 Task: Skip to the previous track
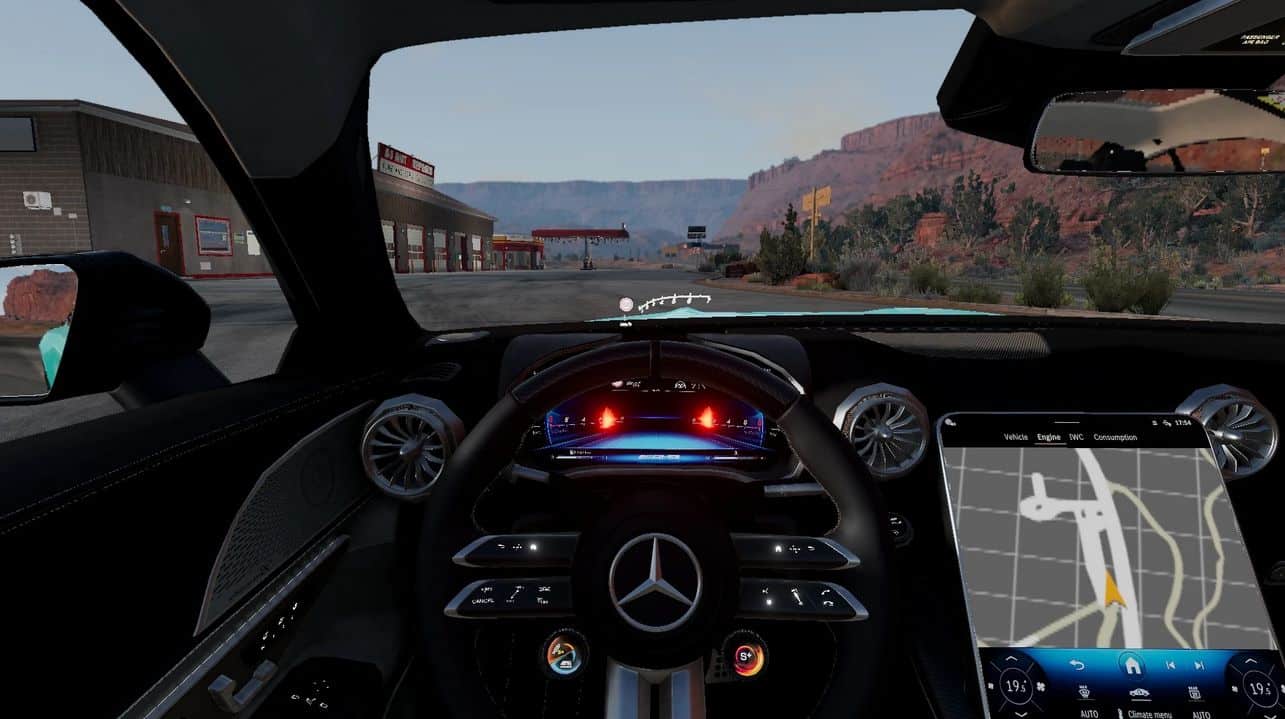pyautogui.click(x=1170, y=664)
